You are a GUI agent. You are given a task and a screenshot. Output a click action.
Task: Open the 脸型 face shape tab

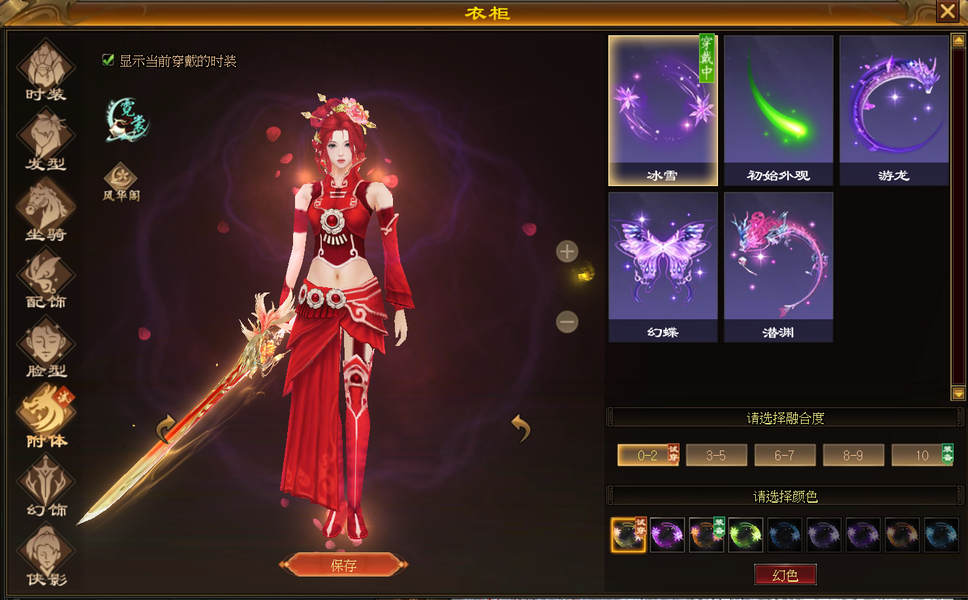click(45, 346)
